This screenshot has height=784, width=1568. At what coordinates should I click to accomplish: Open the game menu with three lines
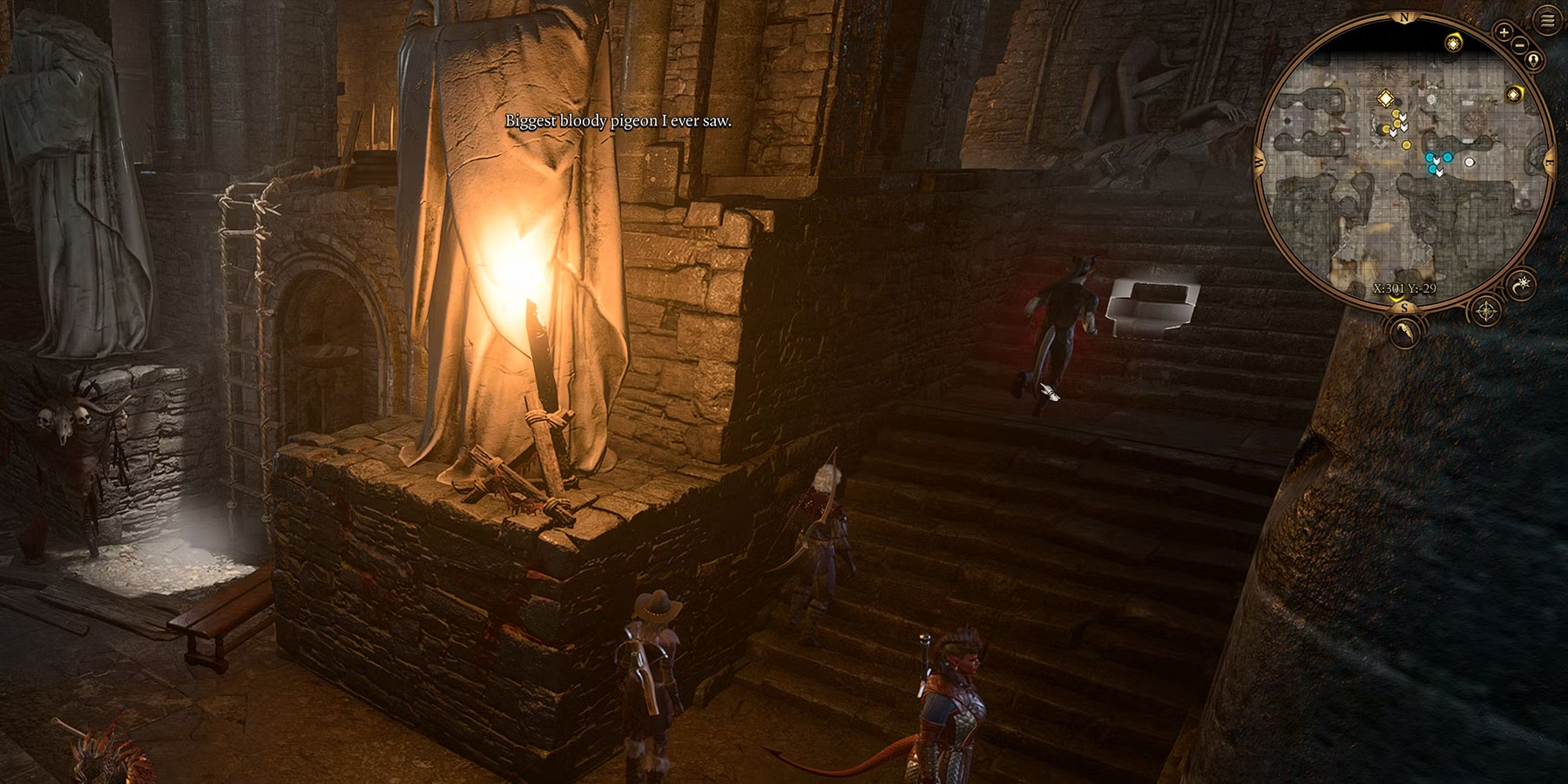click(x=1547, y=22)
